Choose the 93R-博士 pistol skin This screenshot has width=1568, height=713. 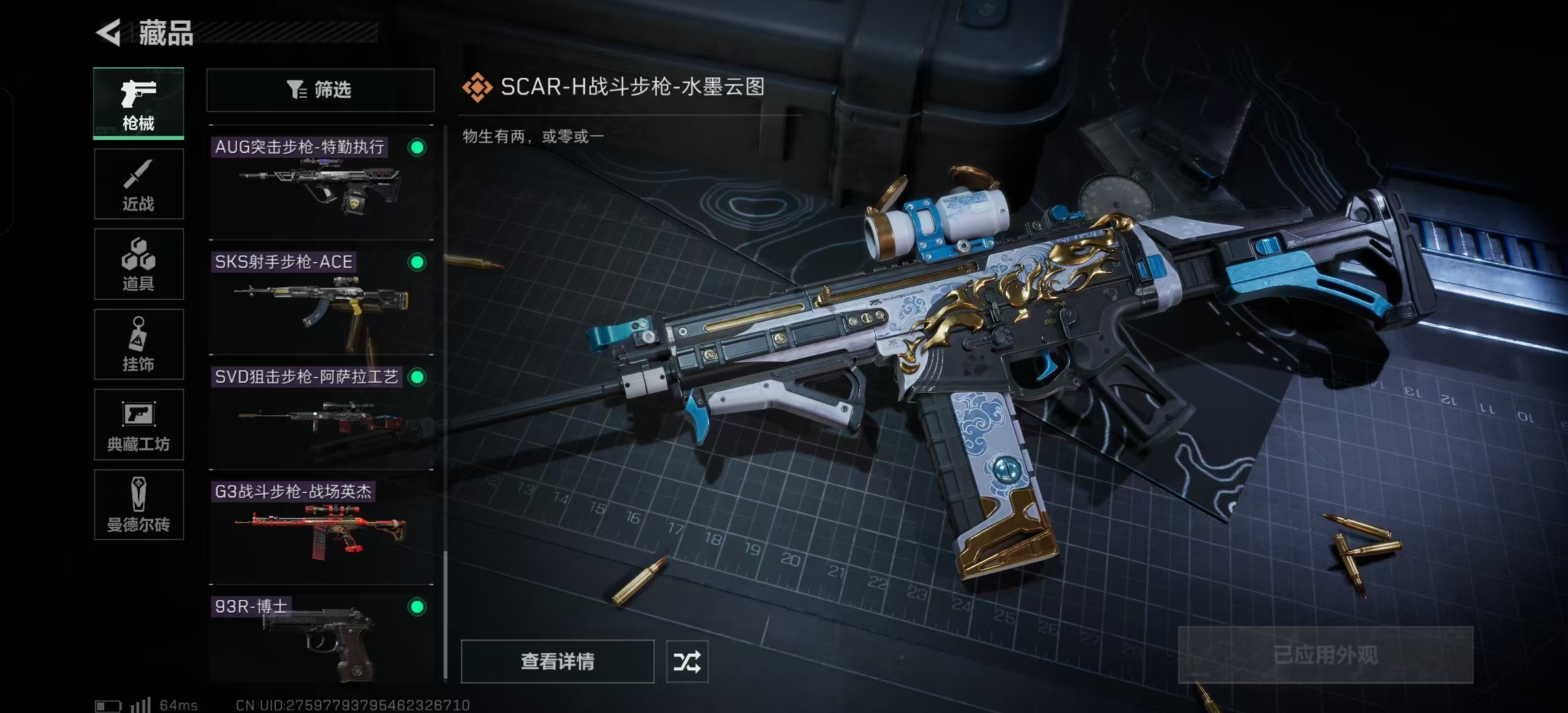tap(321, 638)
